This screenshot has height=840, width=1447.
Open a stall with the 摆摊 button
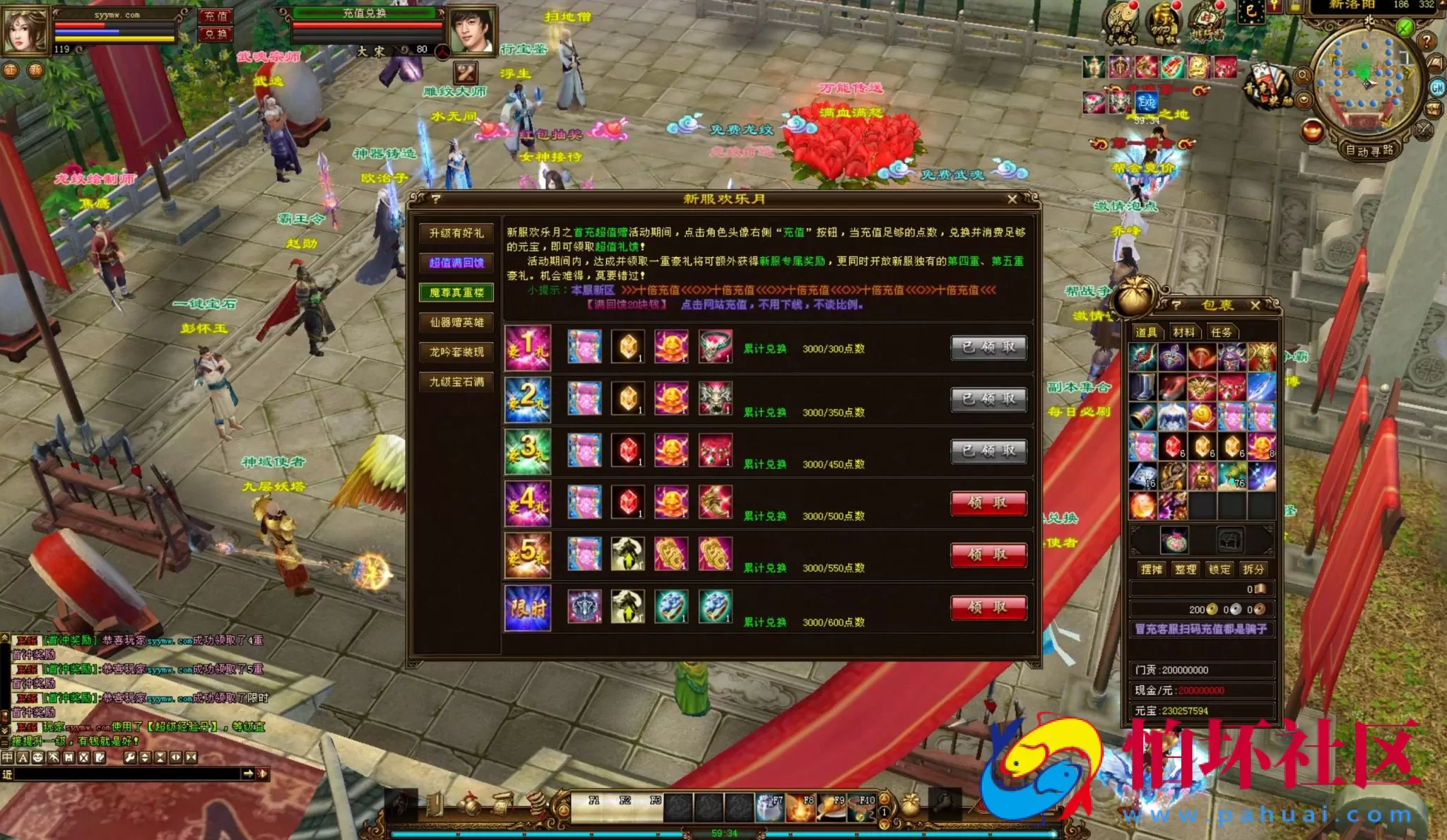point(1151,569)
